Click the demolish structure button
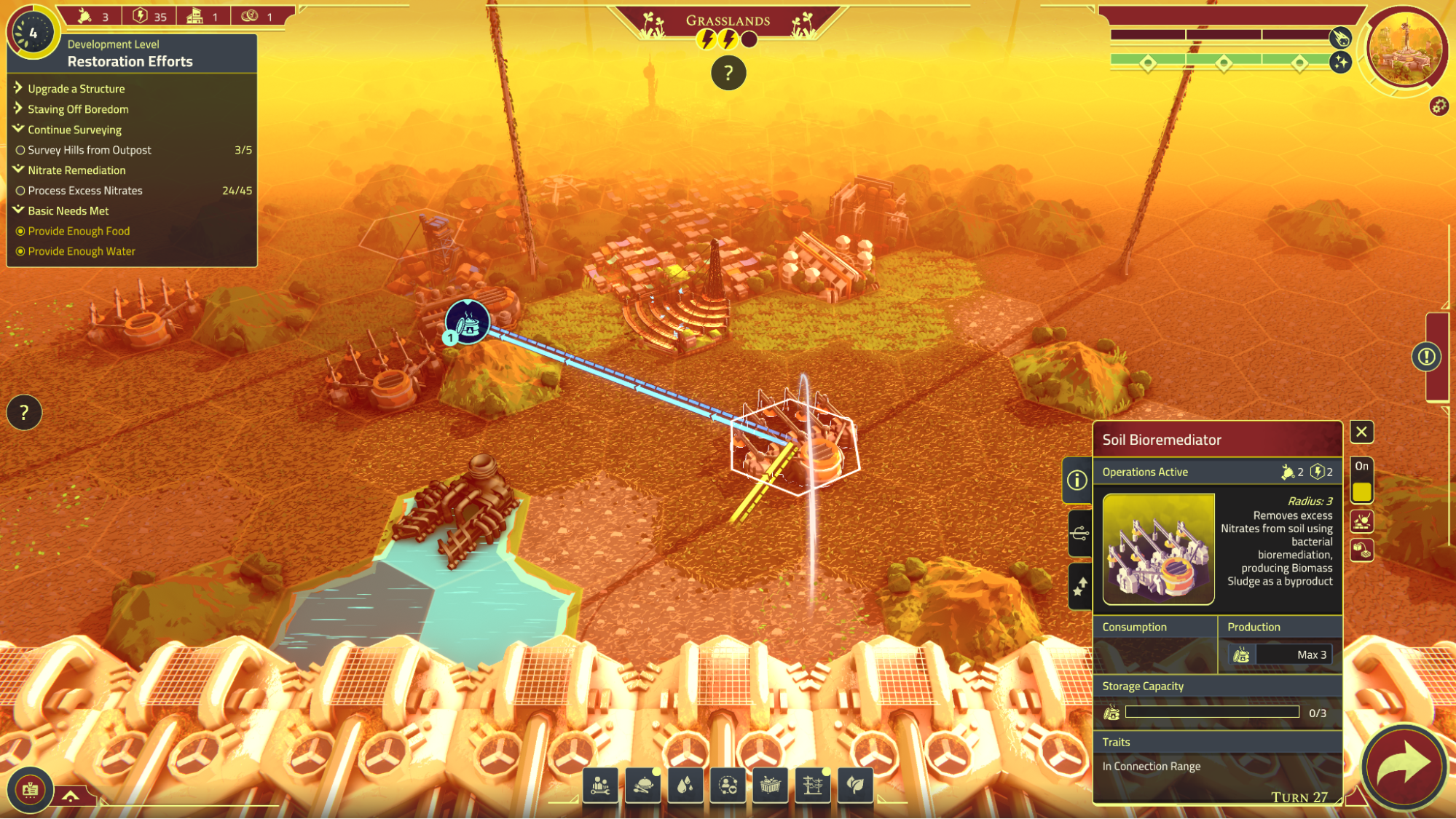This screenshot has height=819, width=1456. click(x=1361, y=521)
